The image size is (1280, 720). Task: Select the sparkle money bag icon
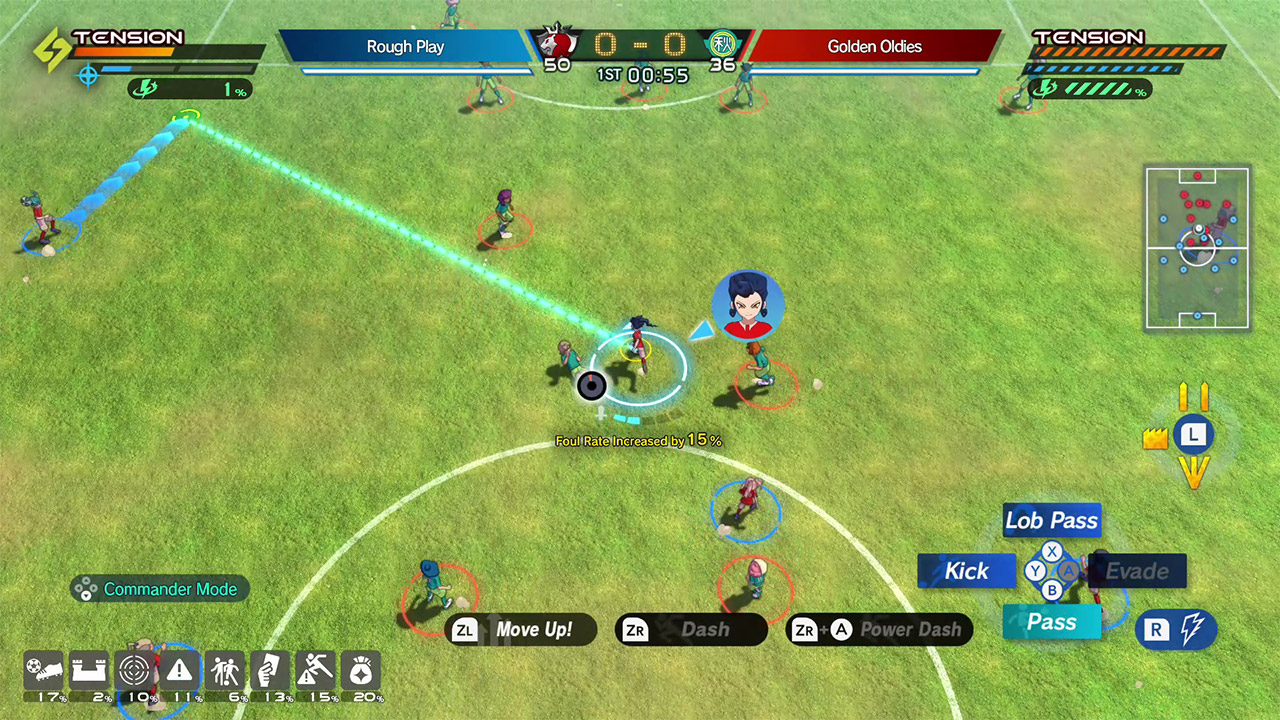point(360,671)
